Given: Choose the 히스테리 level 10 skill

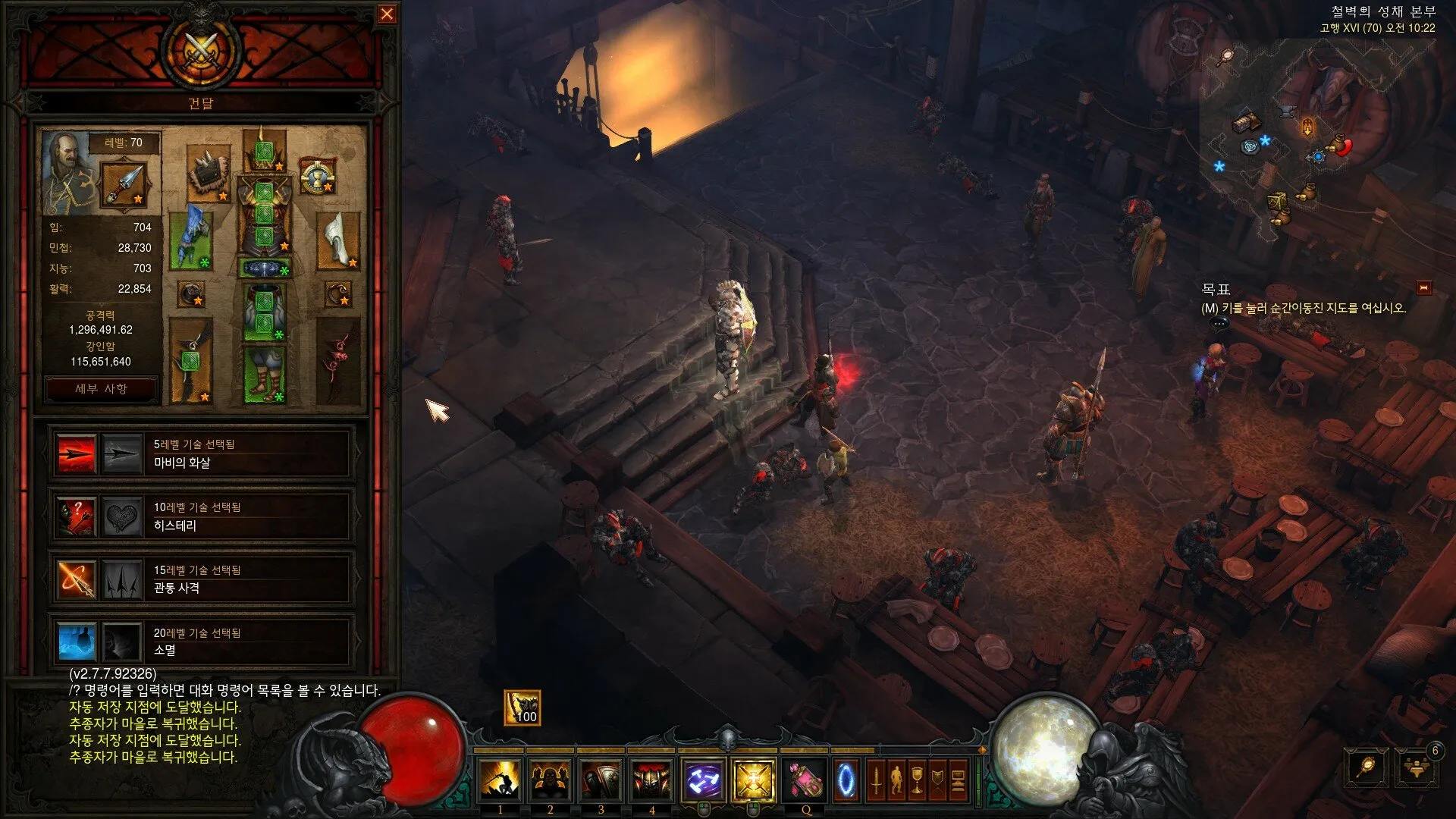Looking at the screenshot, I should [x=77, y=516].
